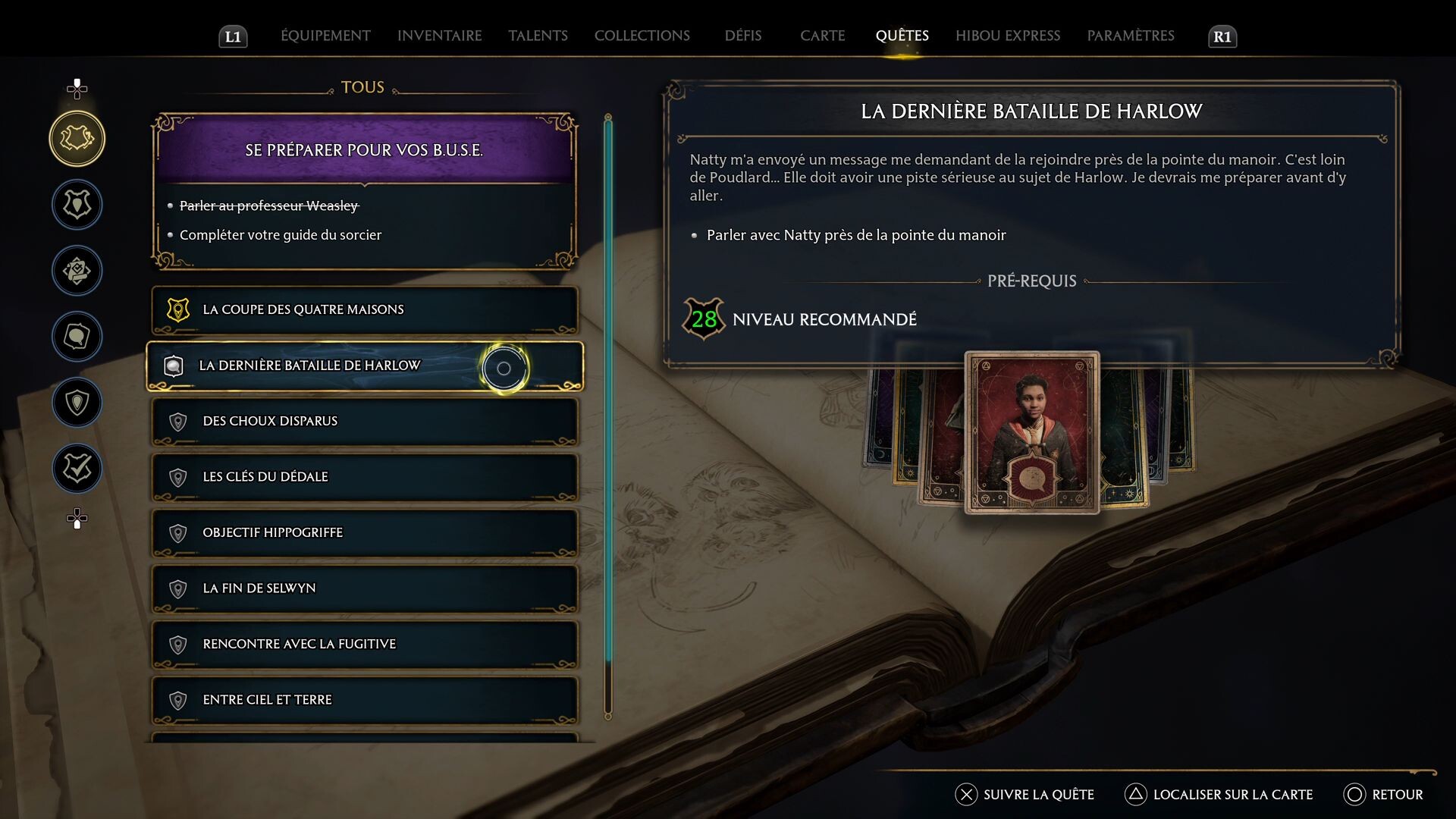This screenshot has height=819, width=1456.
Task: Open the Des Choux Disparus quest
Action: (x=364, y=421)
